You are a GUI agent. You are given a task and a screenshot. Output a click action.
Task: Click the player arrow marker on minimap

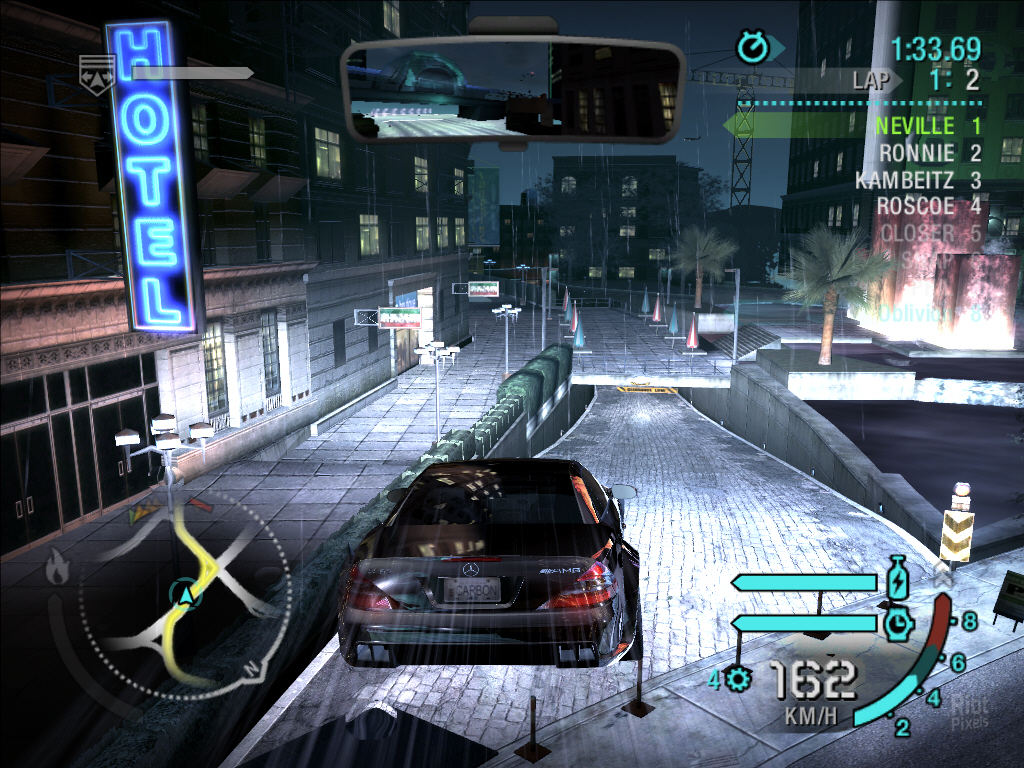[185, 596]
